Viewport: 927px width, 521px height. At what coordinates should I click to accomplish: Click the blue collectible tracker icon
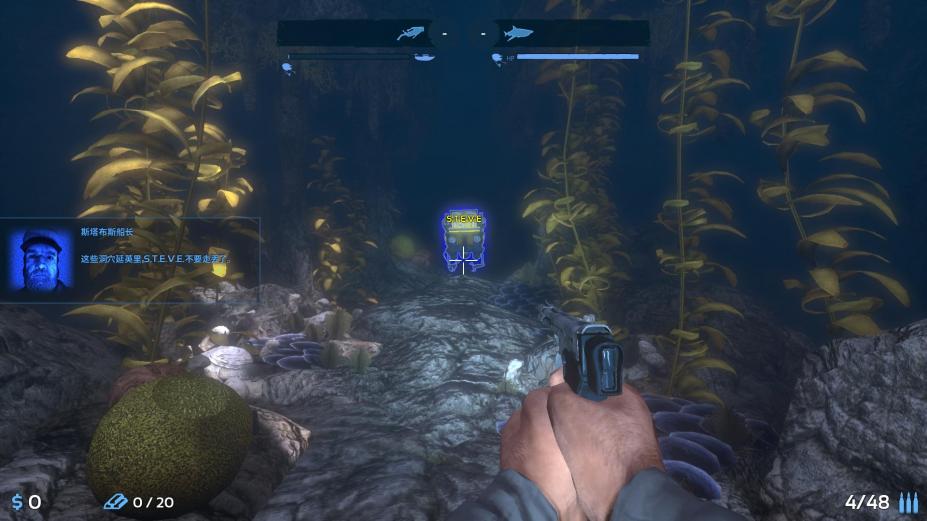pyautogui.click(x=116, y=501)
